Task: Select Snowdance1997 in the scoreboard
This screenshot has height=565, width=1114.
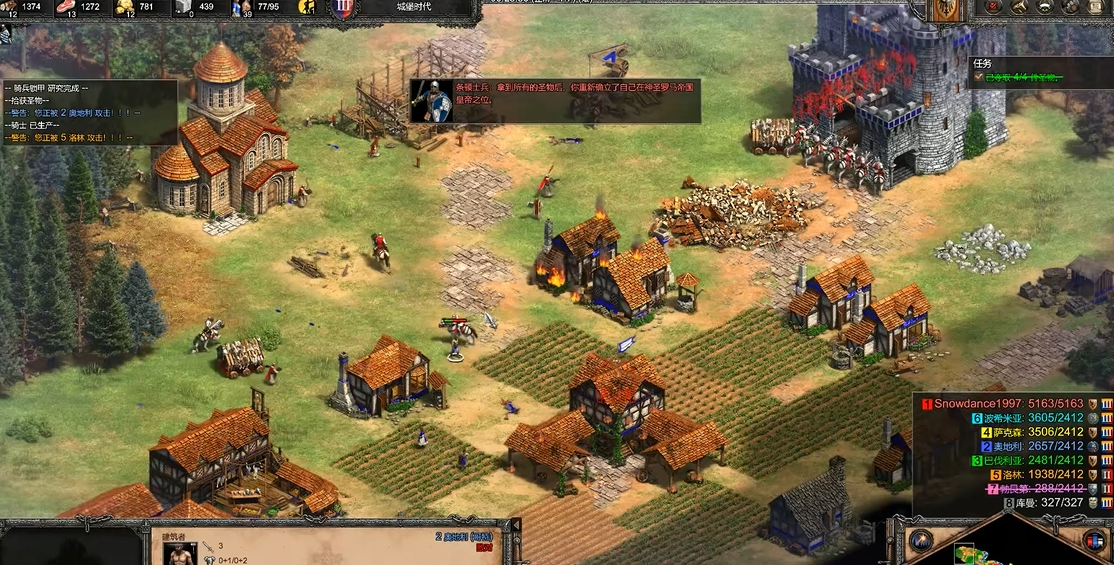Action: (1010, 404)
